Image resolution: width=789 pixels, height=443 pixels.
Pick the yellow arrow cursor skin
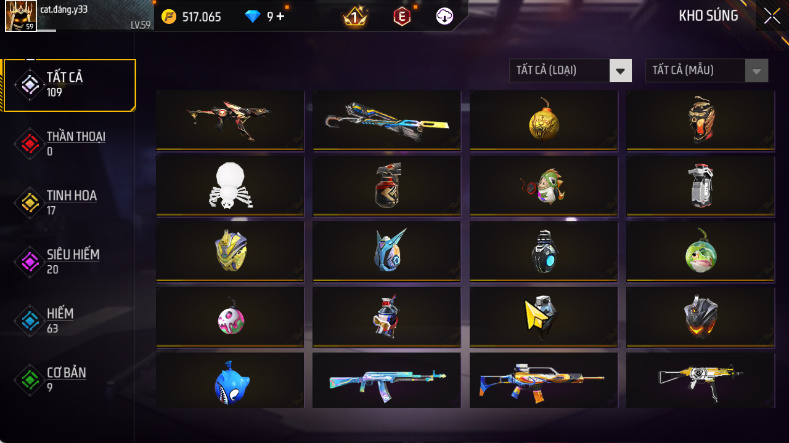click(544, 316)
